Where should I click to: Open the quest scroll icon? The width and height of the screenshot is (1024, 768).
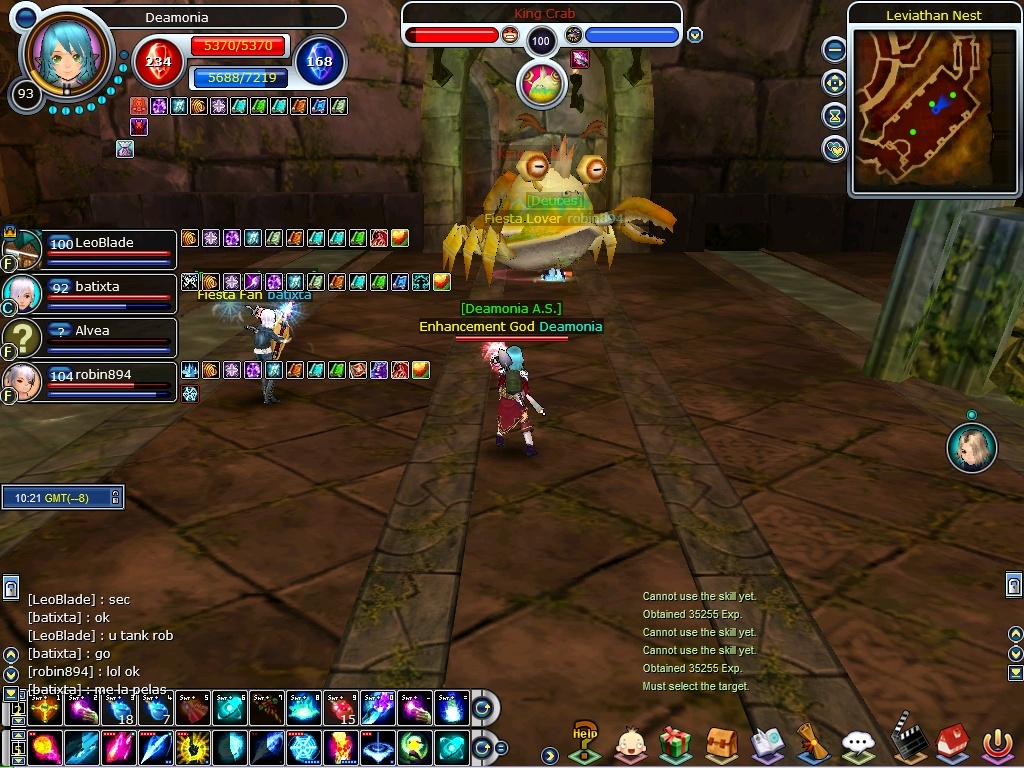pyautogui.click(x=811, y=743)
